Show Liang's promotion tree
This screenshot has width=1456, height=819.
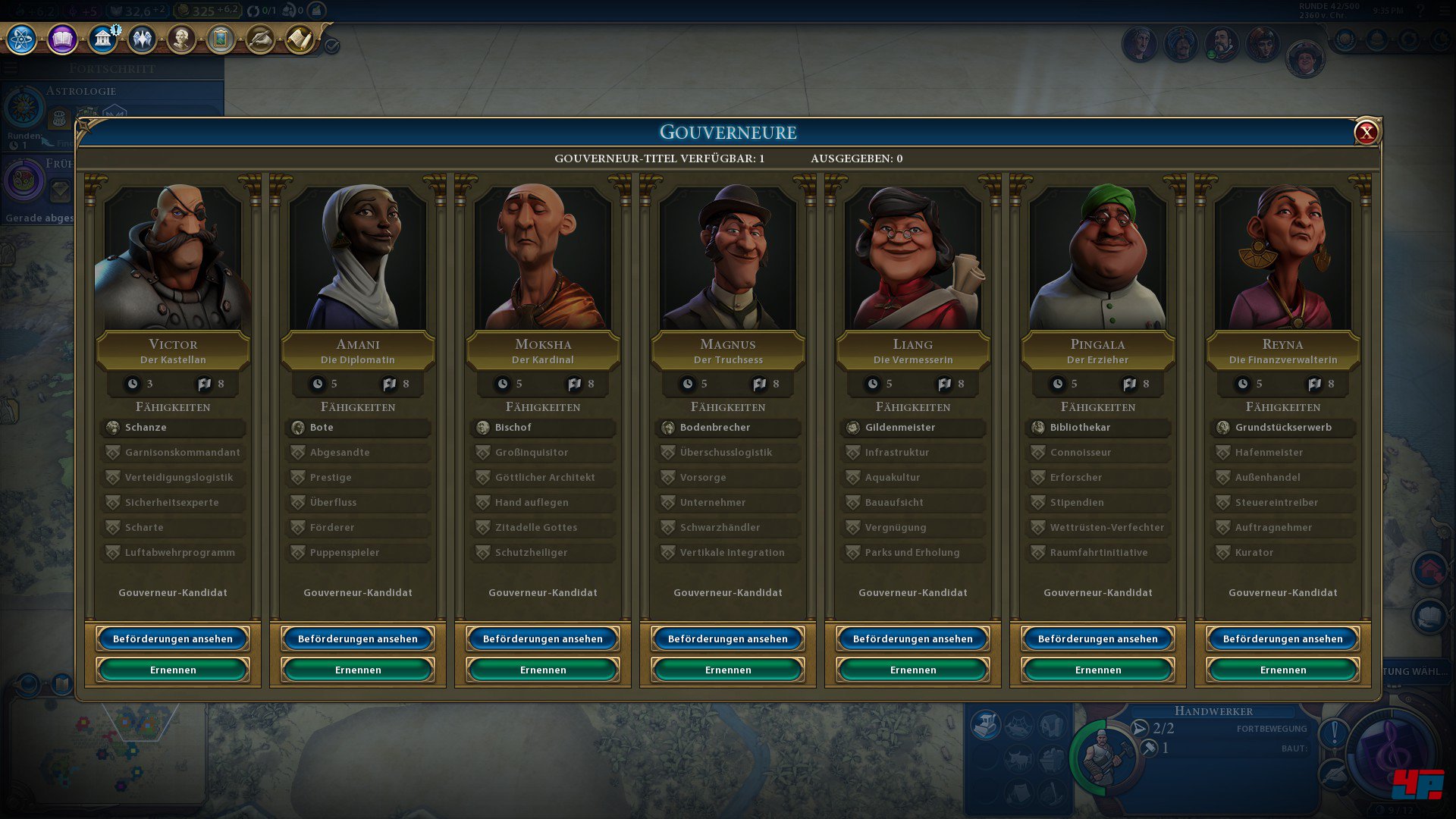click(913, 639)
